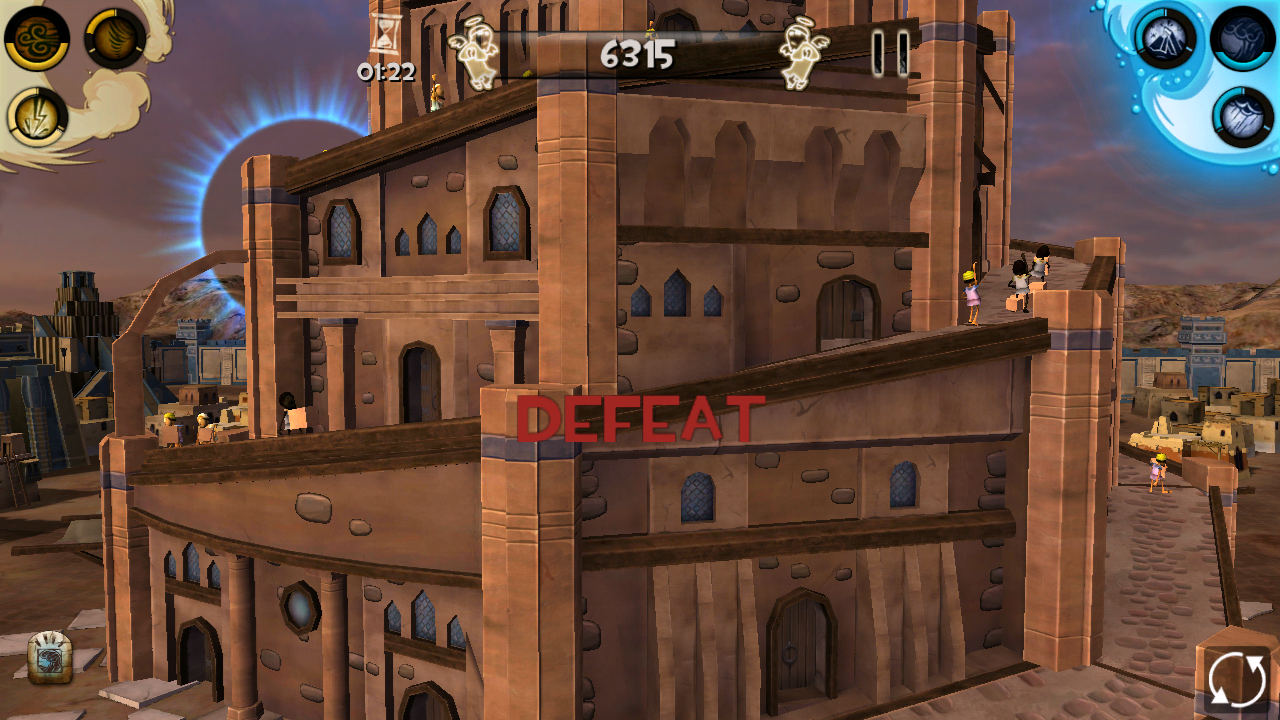The height and width of the screenshot is (720, 1280).
Task: Open the power wheel from the swirl cloud
Action: coord(110,100)
